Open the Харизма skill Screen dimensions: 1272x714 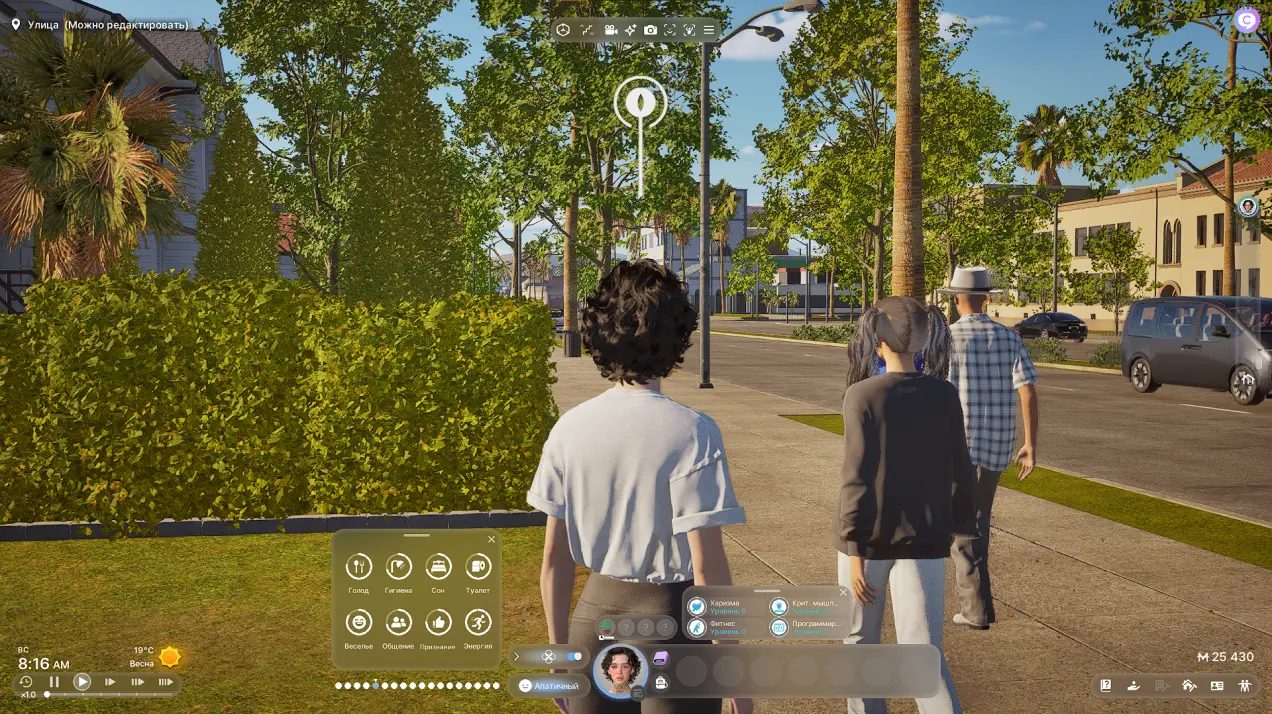[697, 606]
